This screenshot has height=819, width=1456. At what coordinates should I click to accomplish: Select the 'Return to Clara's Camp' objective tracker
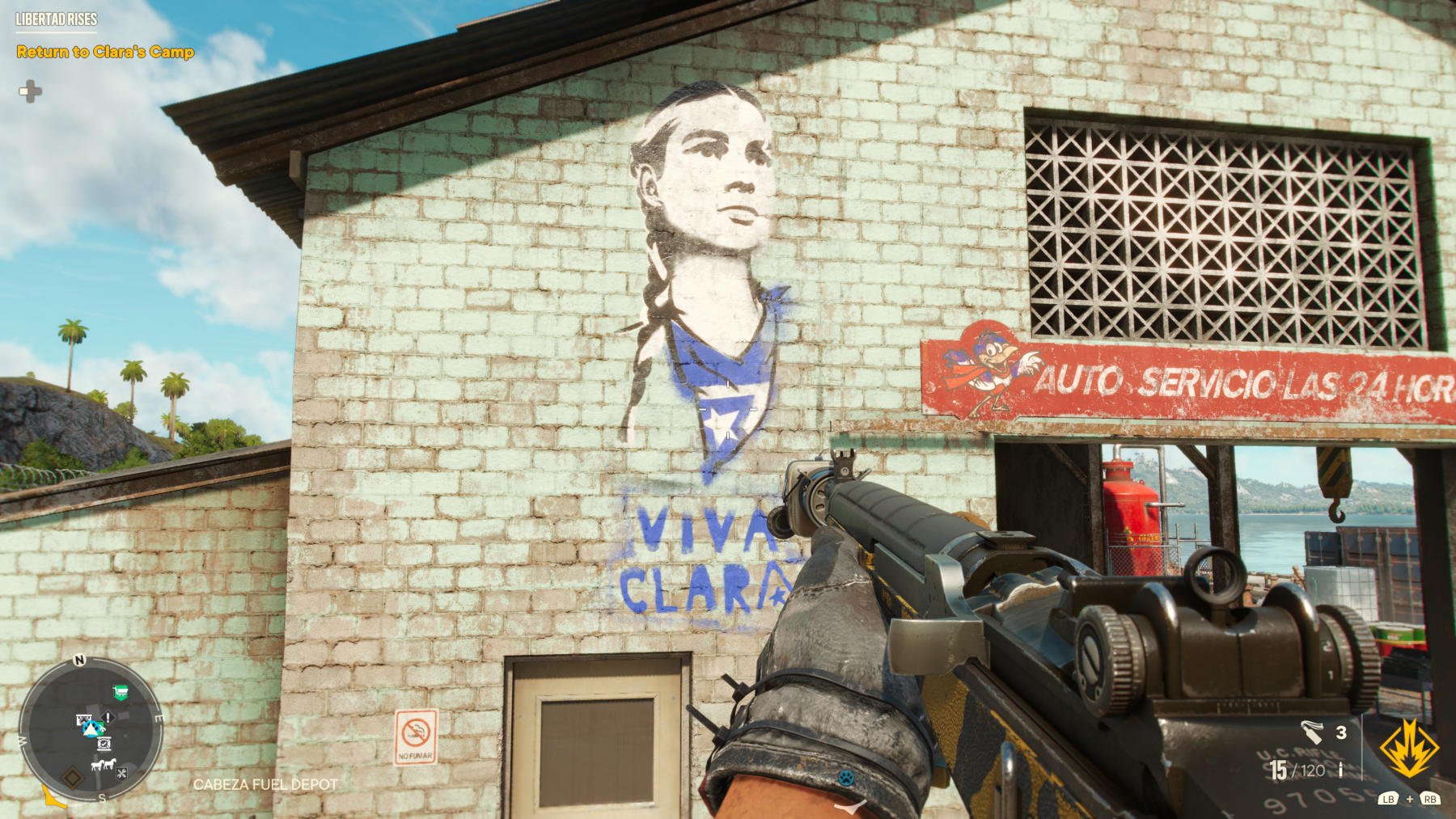(x=105, y=52)
